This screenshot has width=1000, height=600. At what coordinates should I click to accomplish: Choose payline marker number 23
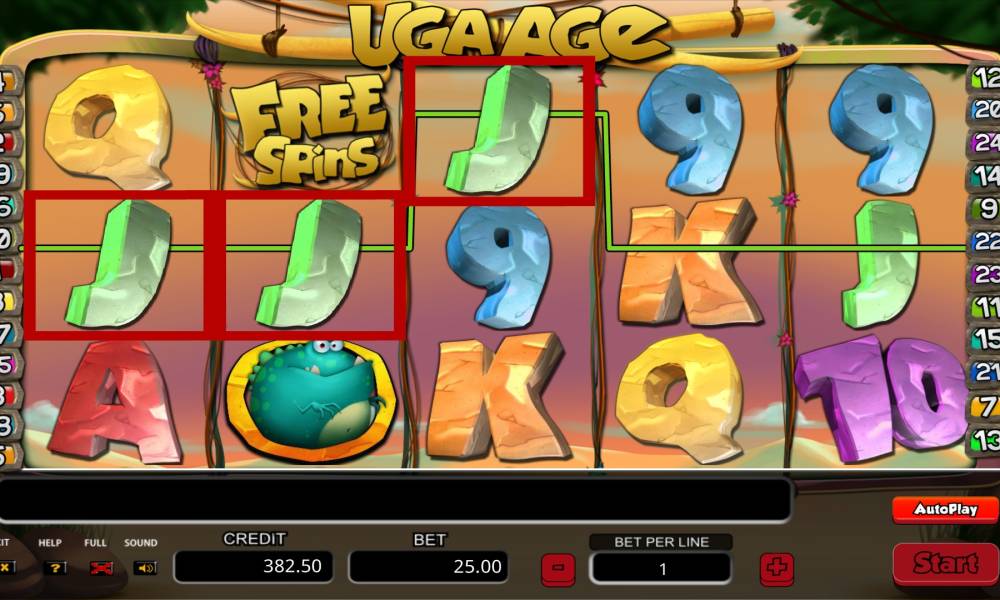pos(985,274)
